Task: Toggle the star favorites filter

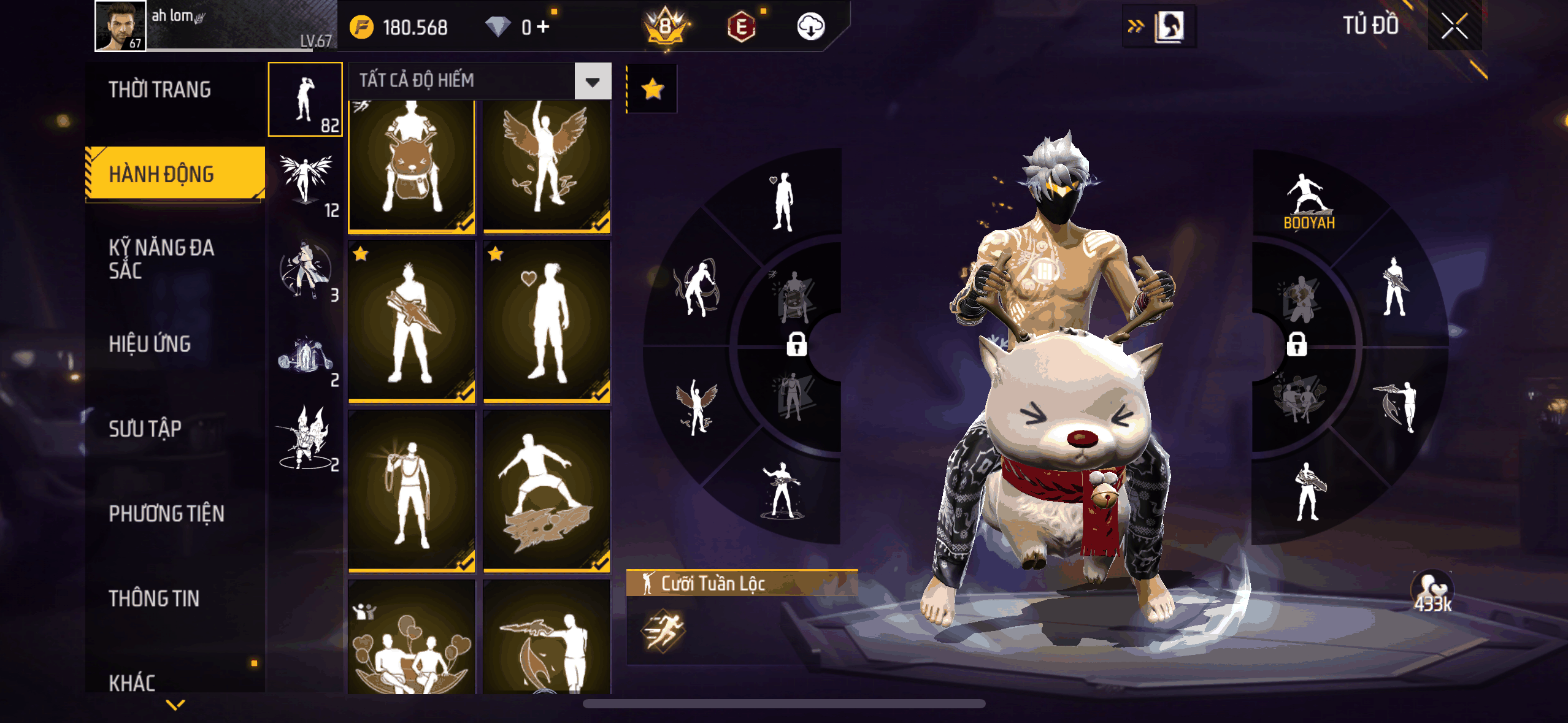Action: pyautogui.click(x=652, y=89)
